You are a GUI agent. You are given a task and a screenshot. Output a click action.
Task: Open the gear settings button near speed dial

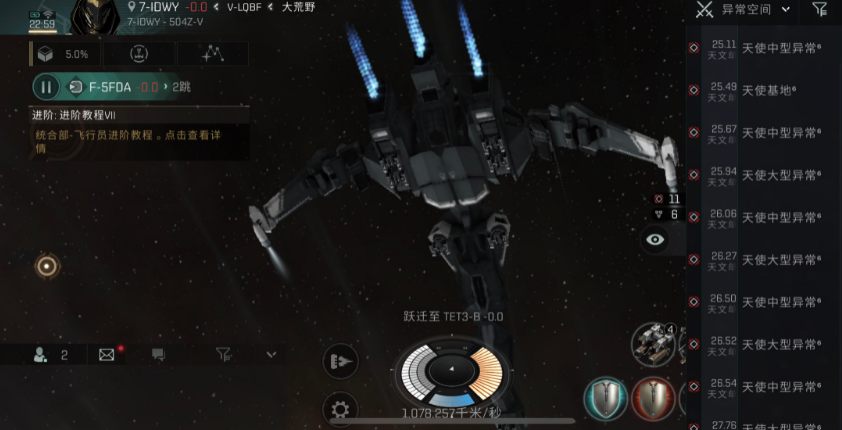pyautogui.click(x=340, y=408)
